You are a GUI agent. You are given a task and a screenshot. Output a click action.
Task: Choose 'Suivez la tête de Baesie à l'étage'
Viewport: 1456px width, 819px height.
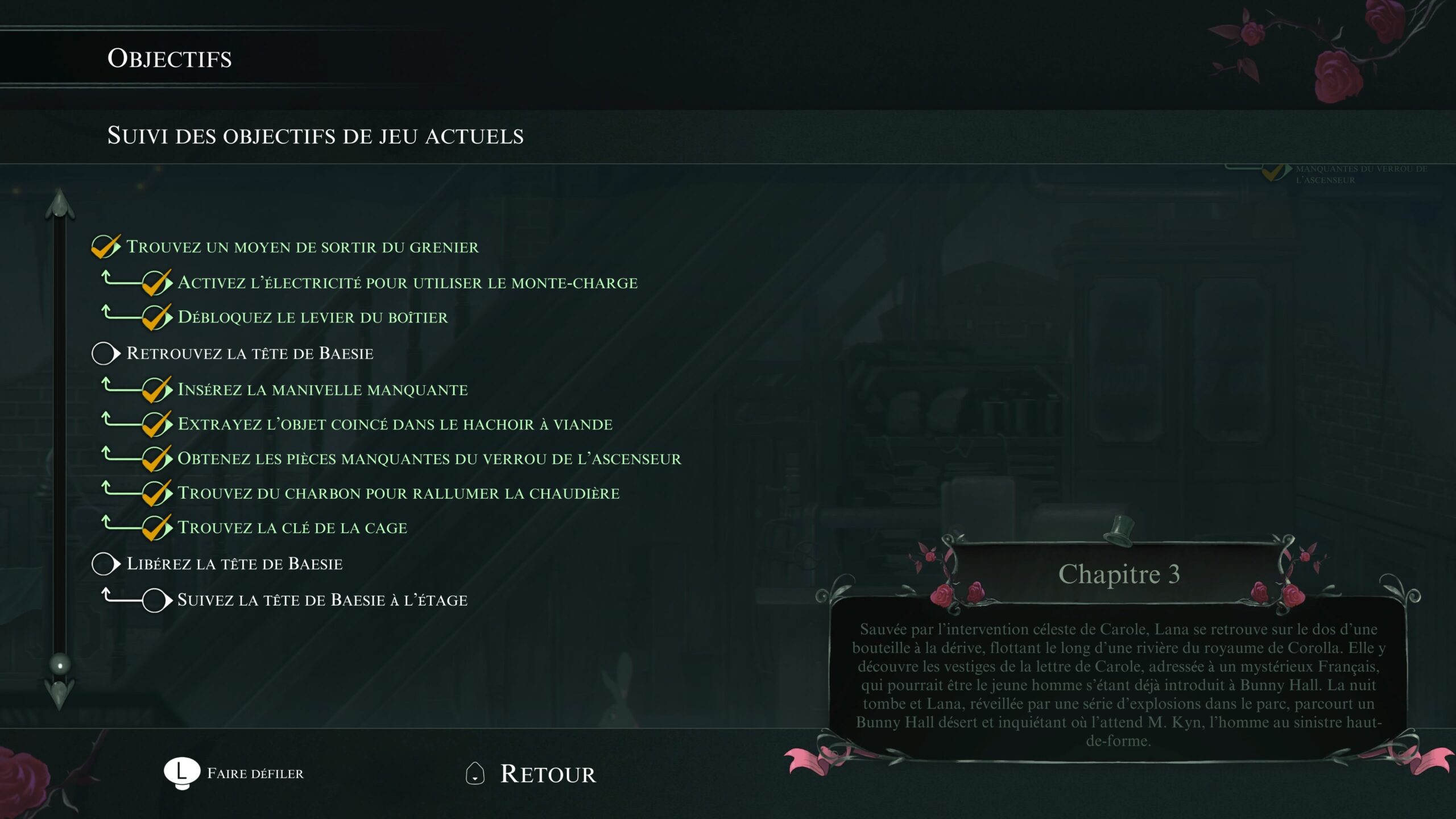click(x=322, y=600)
